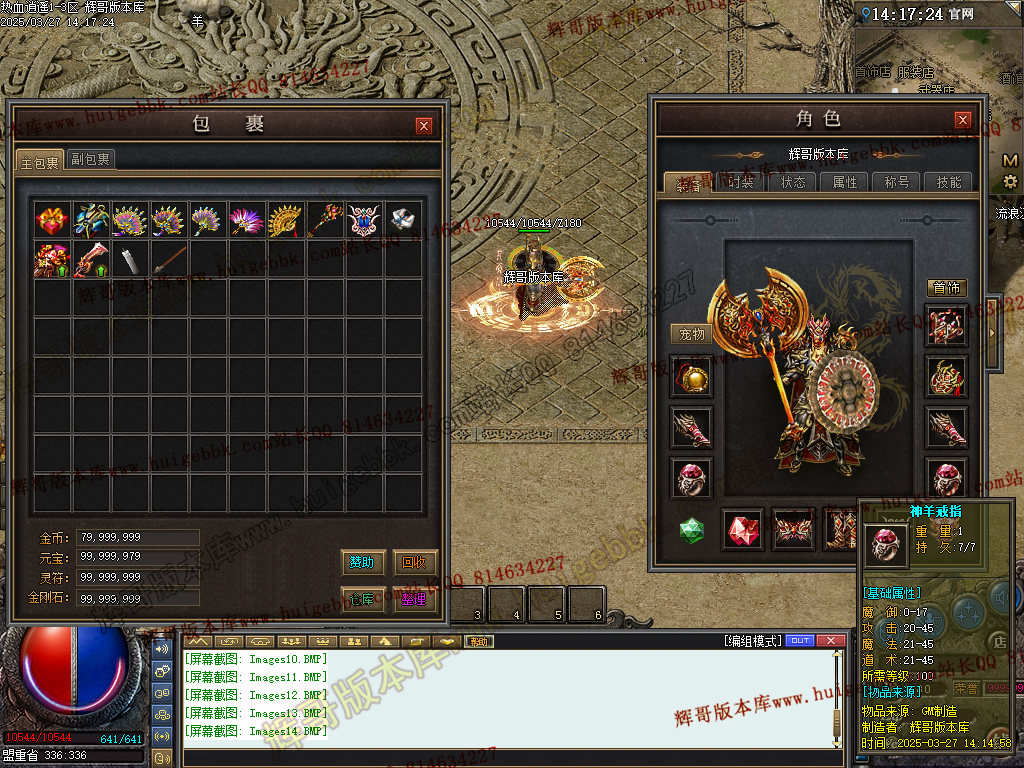The height and width of the screenshot is (768, 1024).
Task: Click the 首饰 jewelry button
Action: tap(946, 288)
